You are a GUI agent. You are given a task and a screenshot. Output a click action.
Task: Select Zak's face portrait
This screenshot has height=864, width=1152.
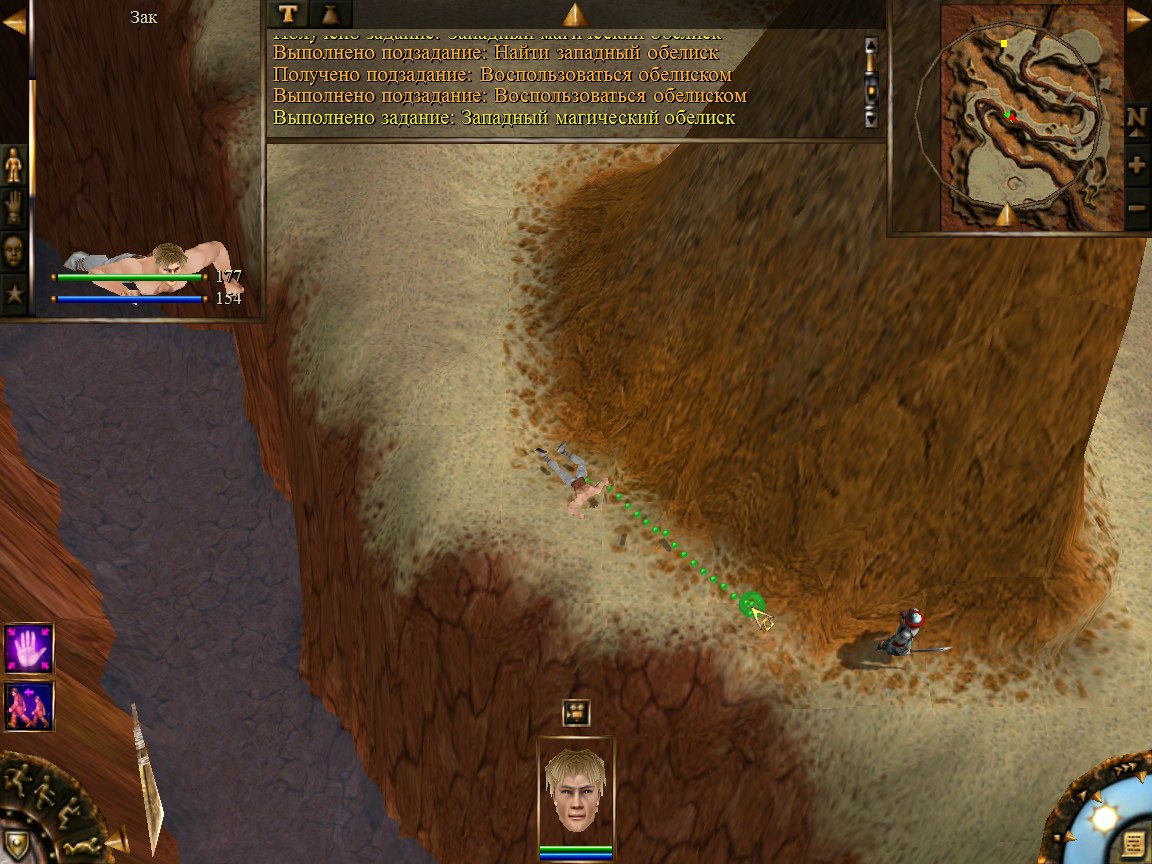(x=576, y=792)
